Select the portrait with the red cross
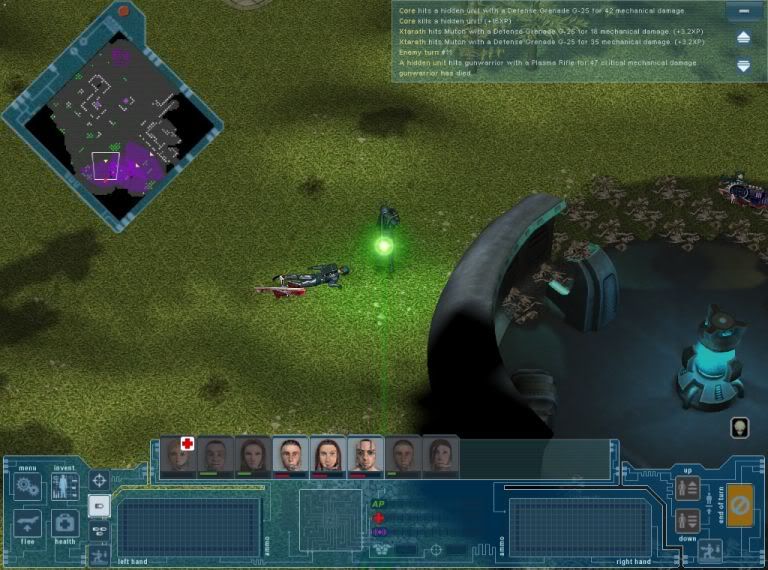The height and width of the screenshot is (570, 768). click(x=177, y=455)
